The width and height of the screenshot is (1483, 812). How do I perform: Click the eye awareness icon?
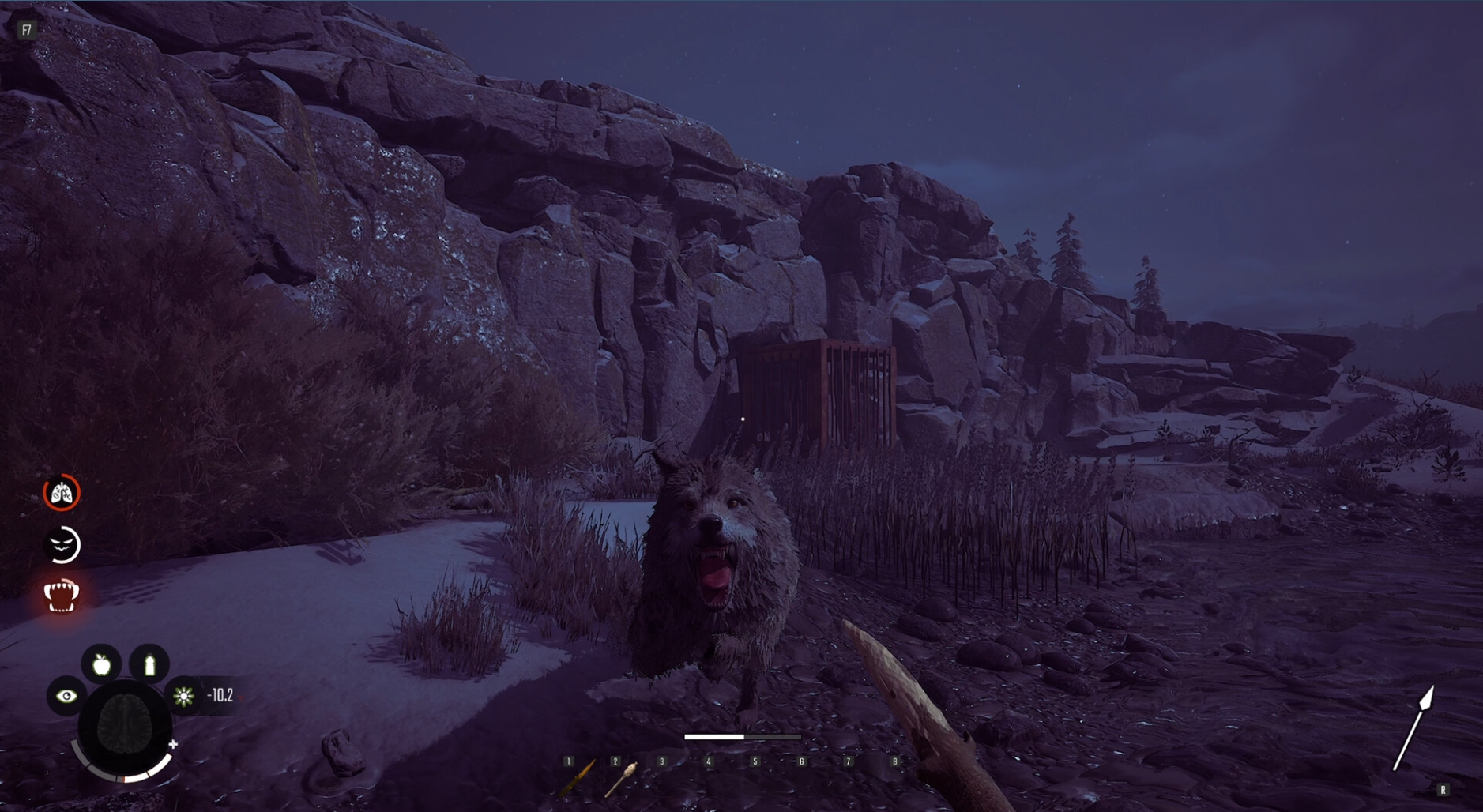coord(66,696)
